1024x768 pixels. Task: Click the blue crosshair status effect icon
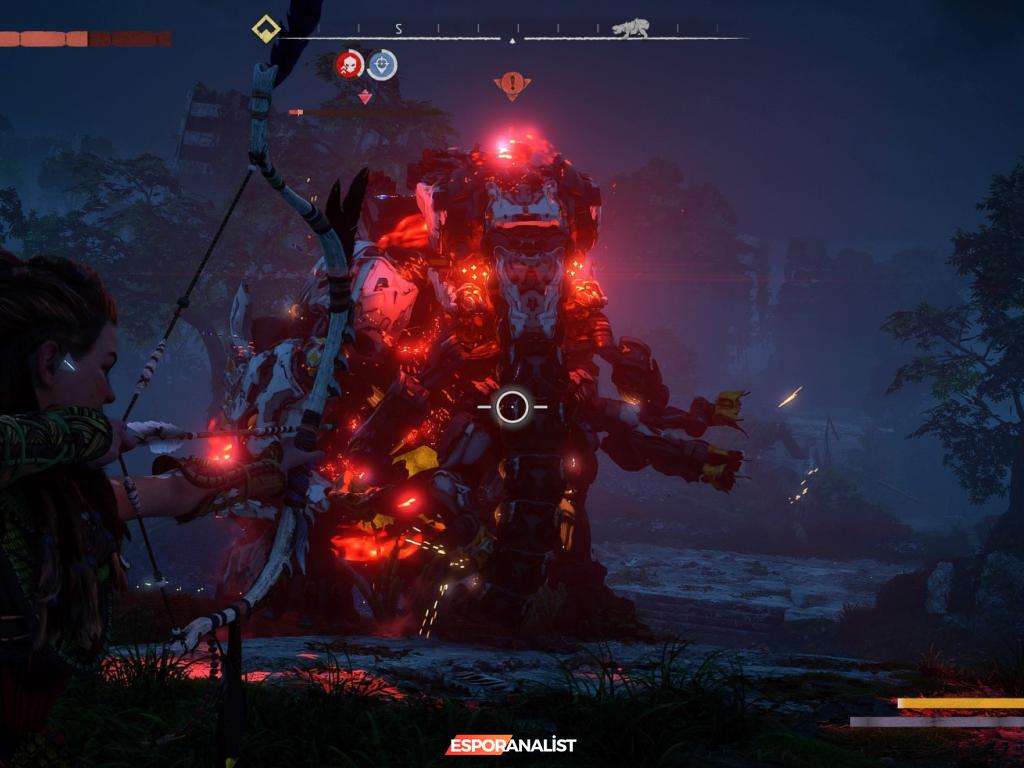click(x=382, y=65)
